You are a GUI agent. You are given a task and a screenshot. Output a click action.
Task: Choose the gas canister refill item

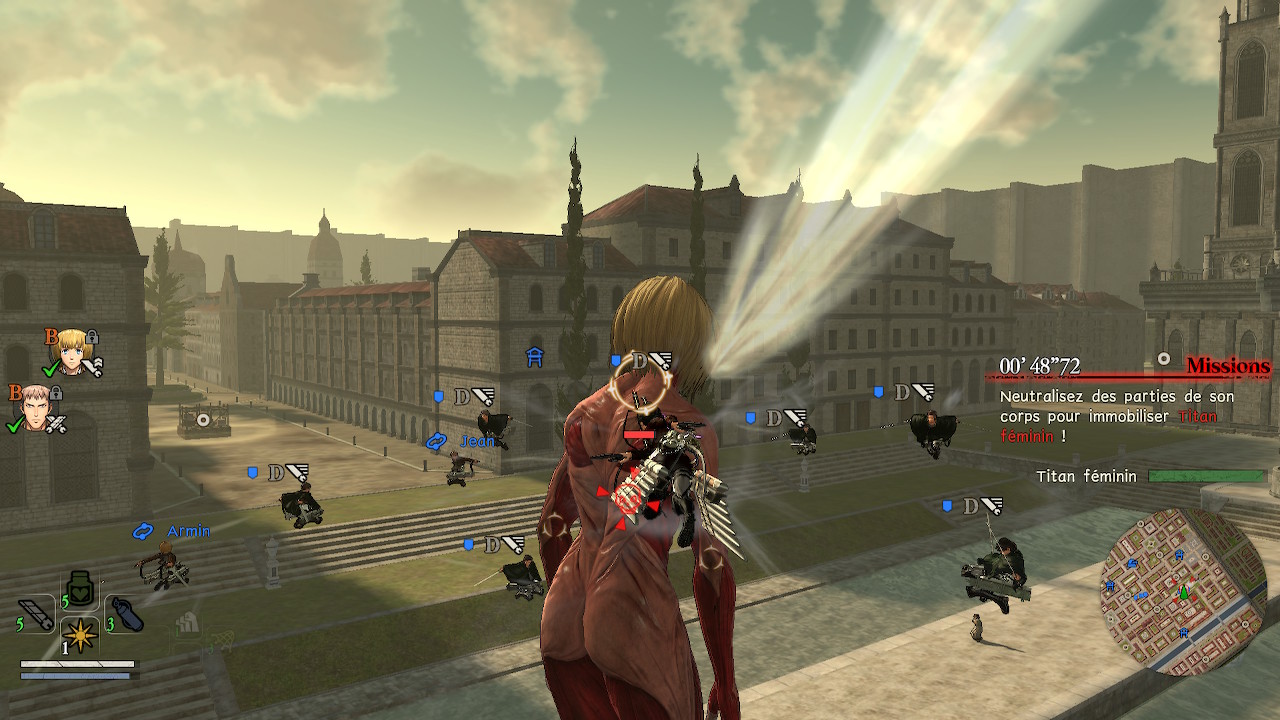click(127, 614)
